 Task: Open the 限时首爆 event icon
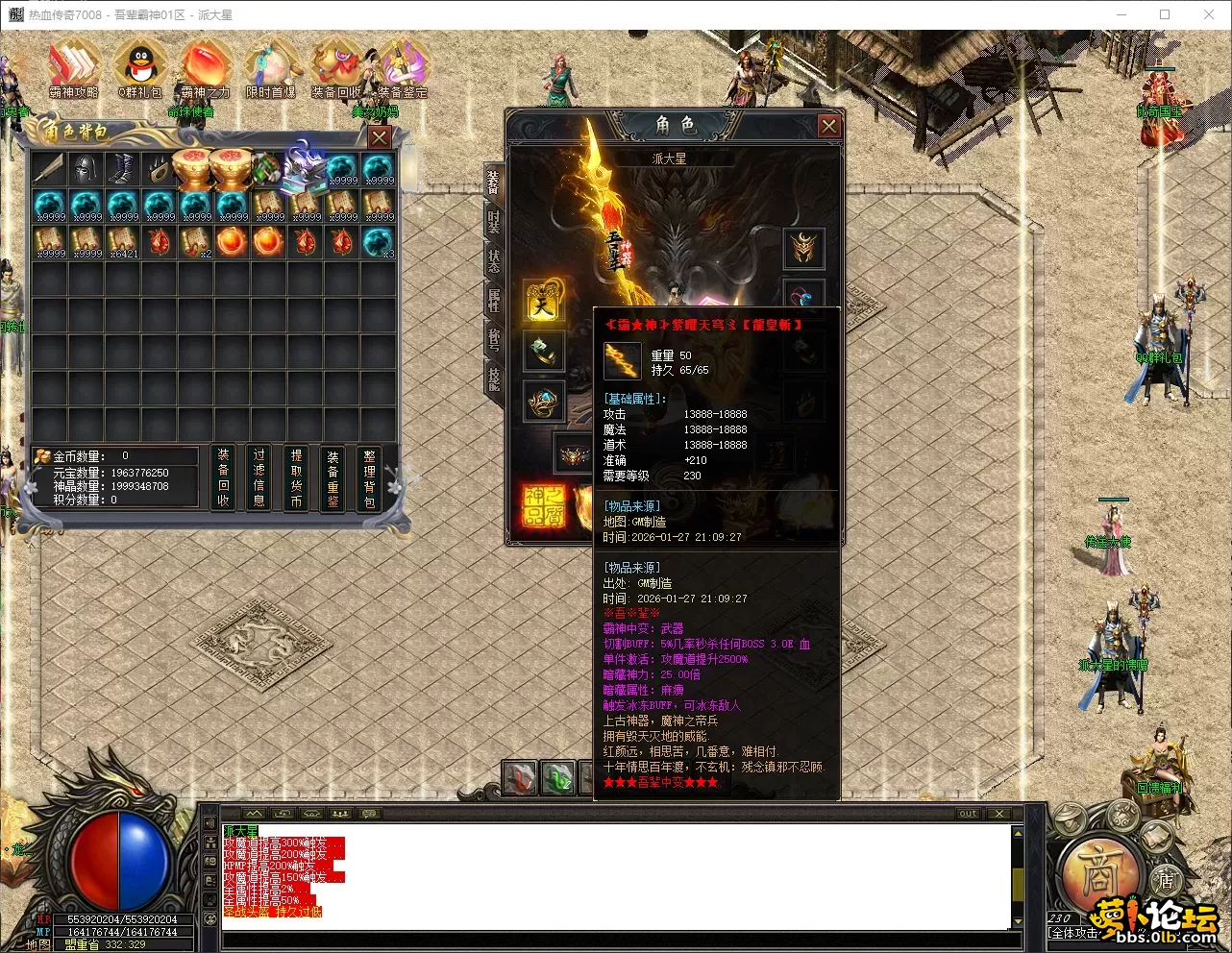coord(271,69)
